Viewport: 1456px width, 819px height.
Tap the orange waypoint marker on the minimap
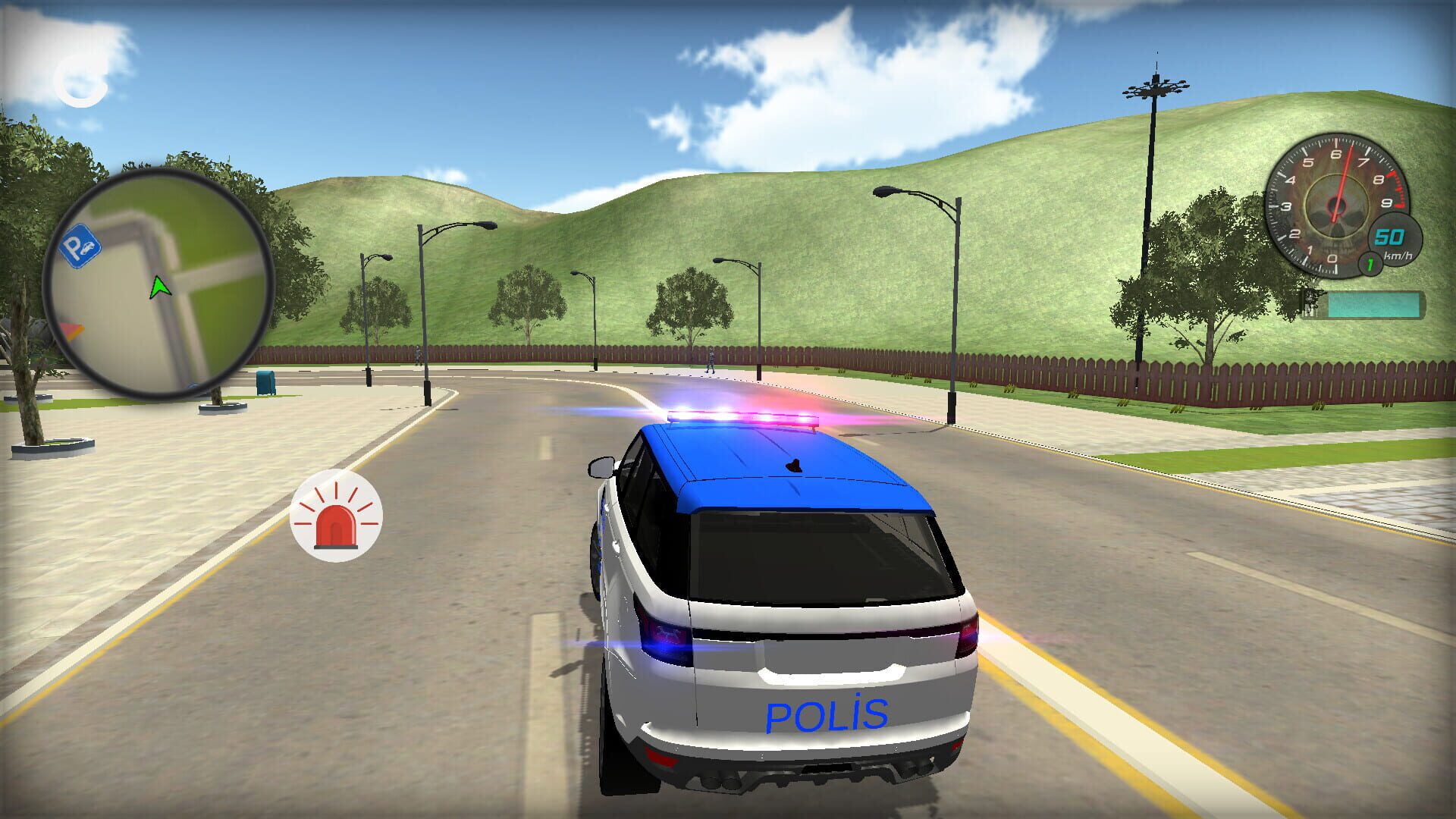pos(72,329)
